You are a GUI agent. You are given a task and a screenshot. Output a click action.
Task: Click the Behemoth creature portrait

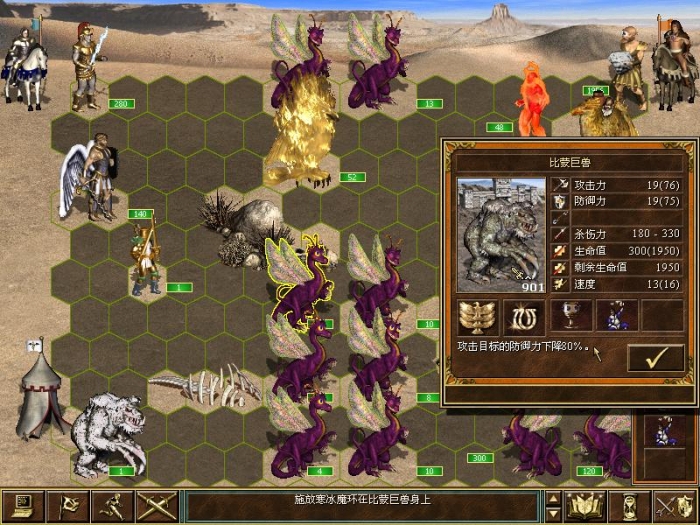(498, 235)
